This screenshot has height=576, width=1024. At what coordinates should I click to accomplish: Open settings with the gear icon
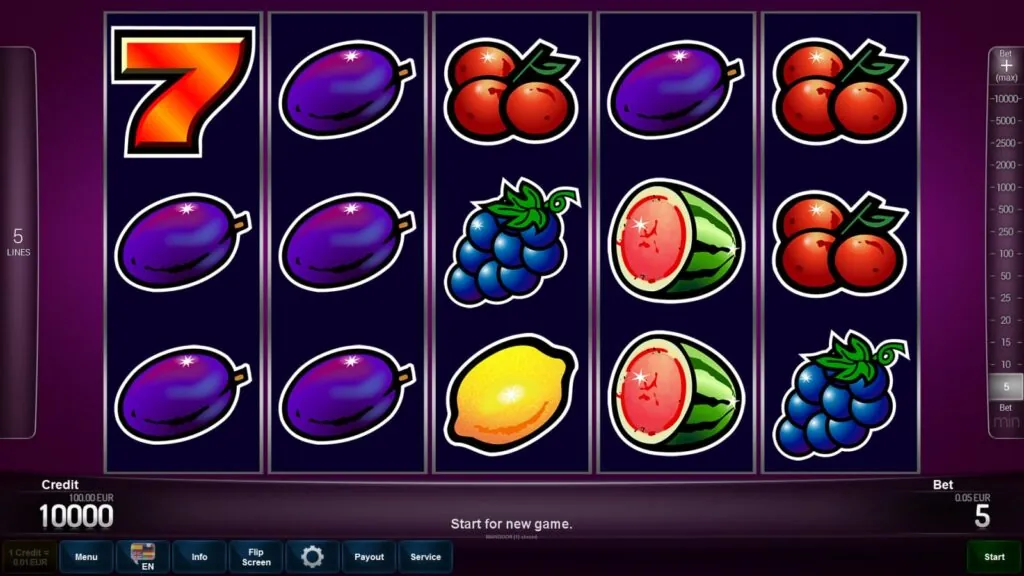312,557
